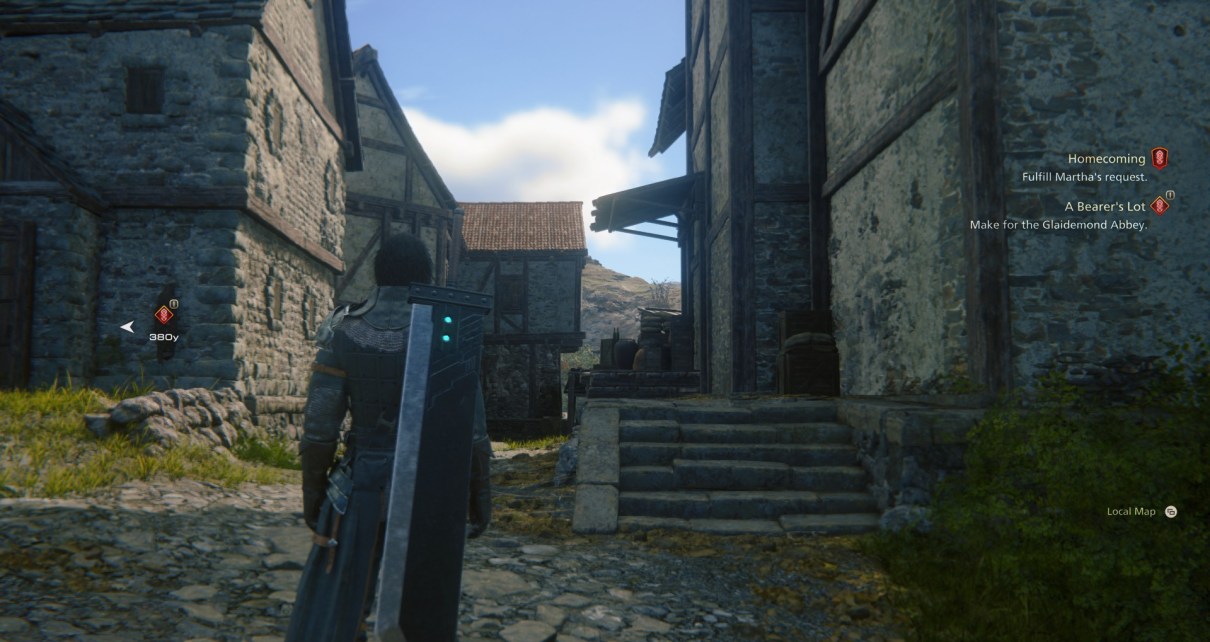
Task: Click the red Homecoming quest icon
Action: [x=1159, y=158]
